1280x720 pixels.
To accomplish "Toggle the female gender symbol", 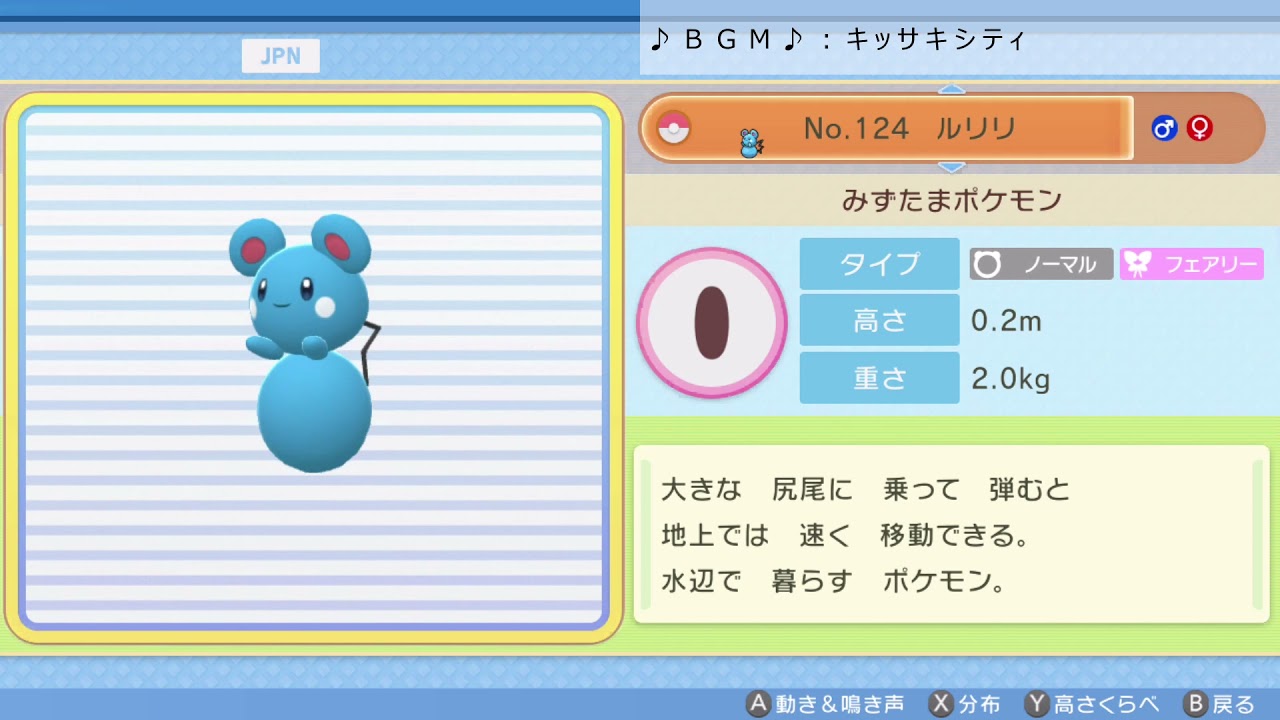I will coord(1199,128).
